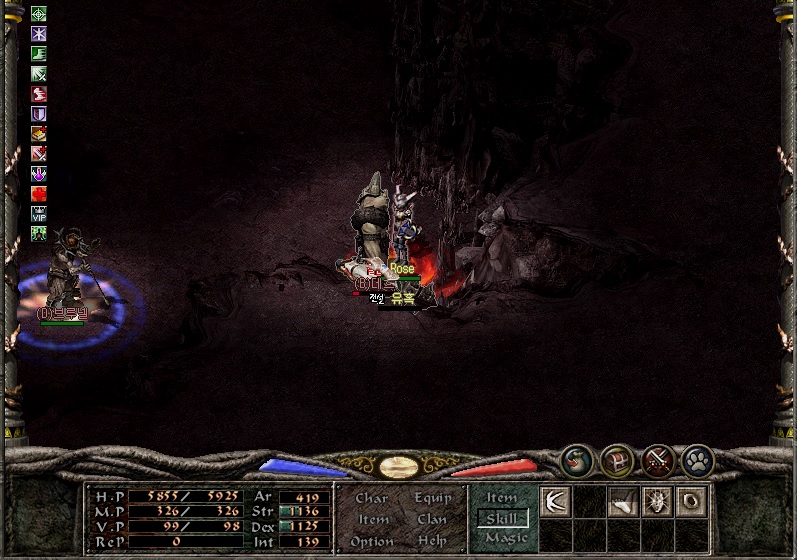Switch to the Item tab above Skill
This screenshot has height=560, width=797.
501,498
